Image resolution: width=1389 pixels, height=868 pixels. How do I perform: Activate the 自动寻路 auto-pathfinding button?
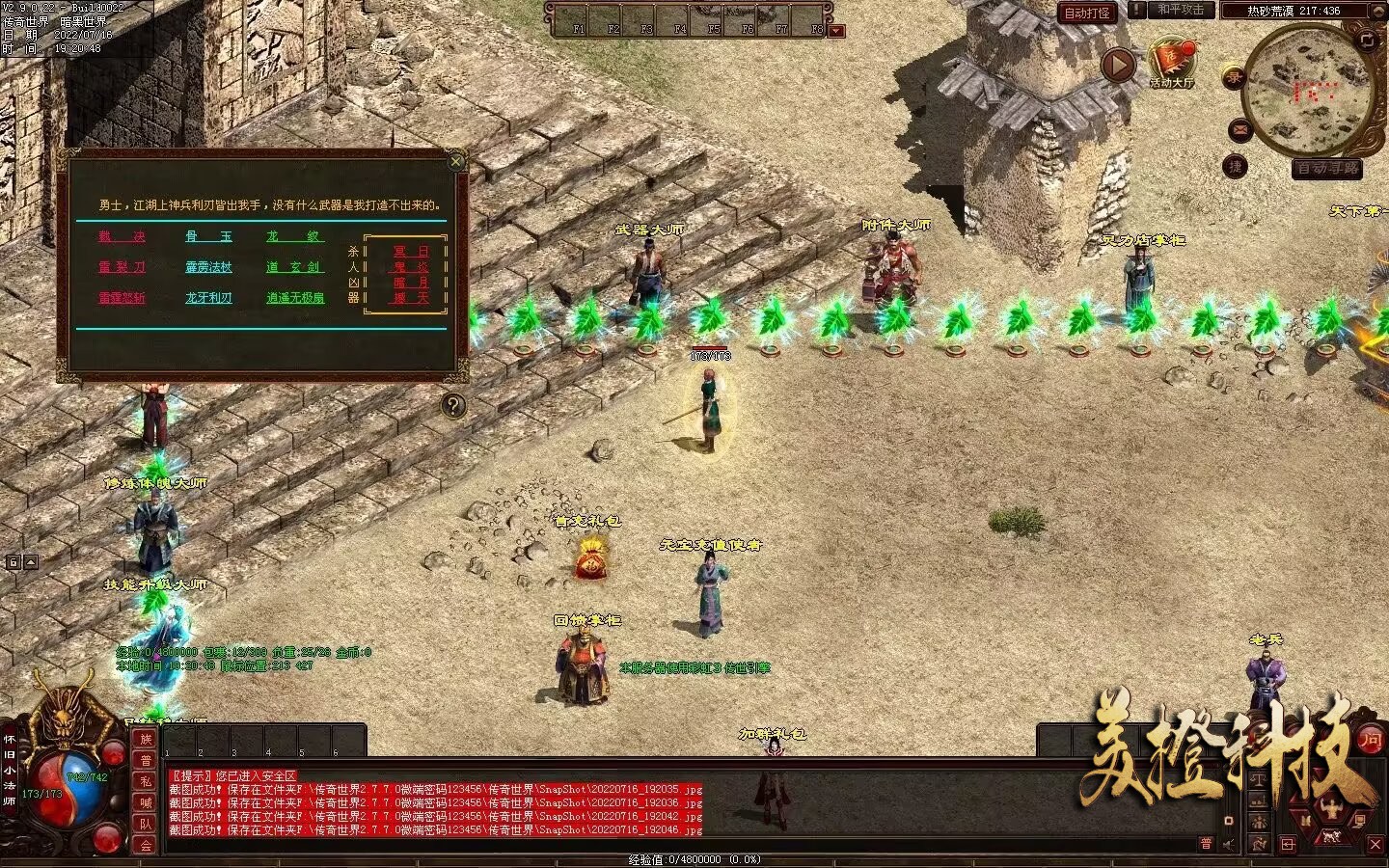tap(1327, 168)
